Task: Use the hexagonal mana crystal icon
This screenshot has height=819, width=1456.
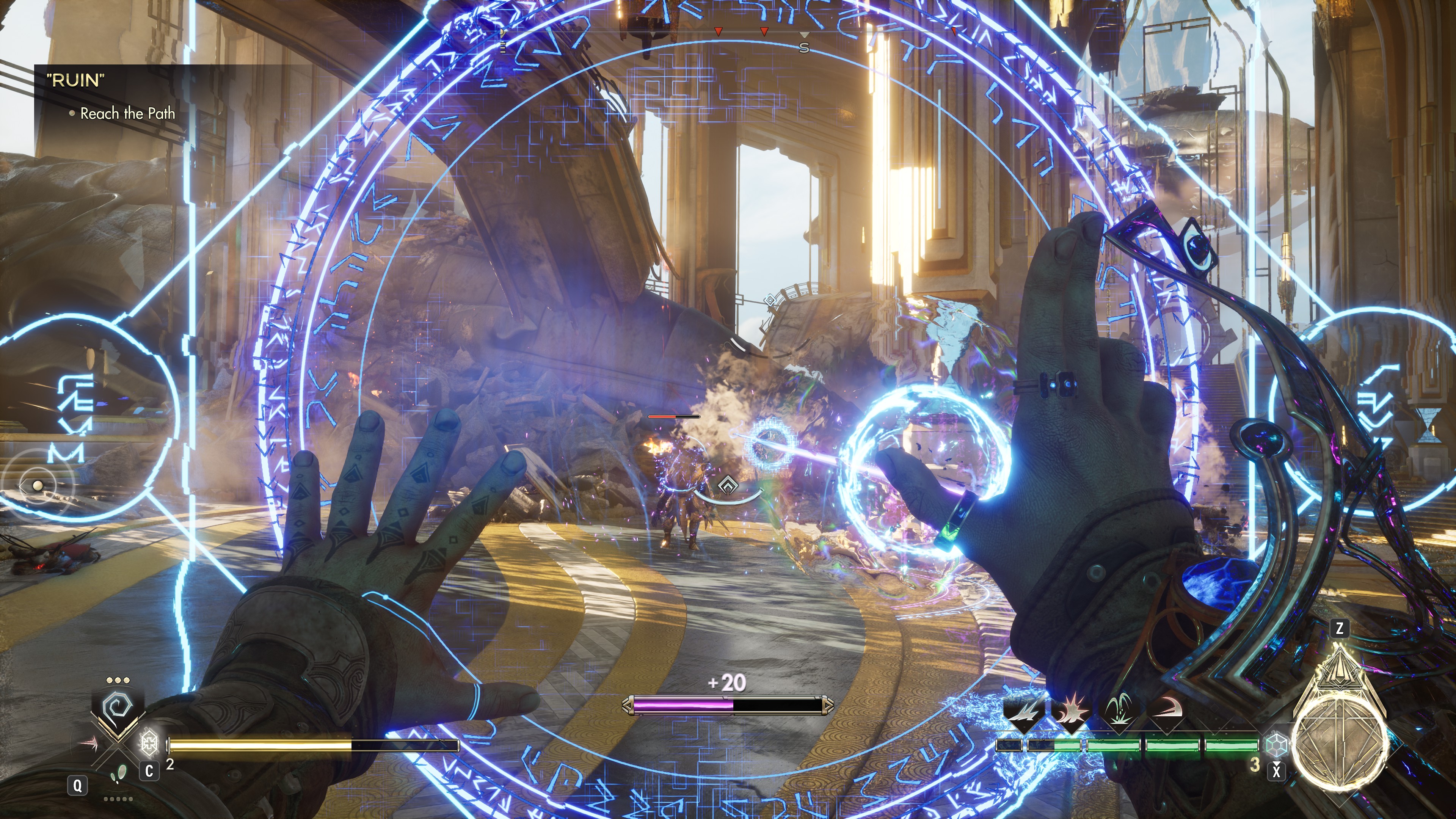Action: (x=1276, y=744)
